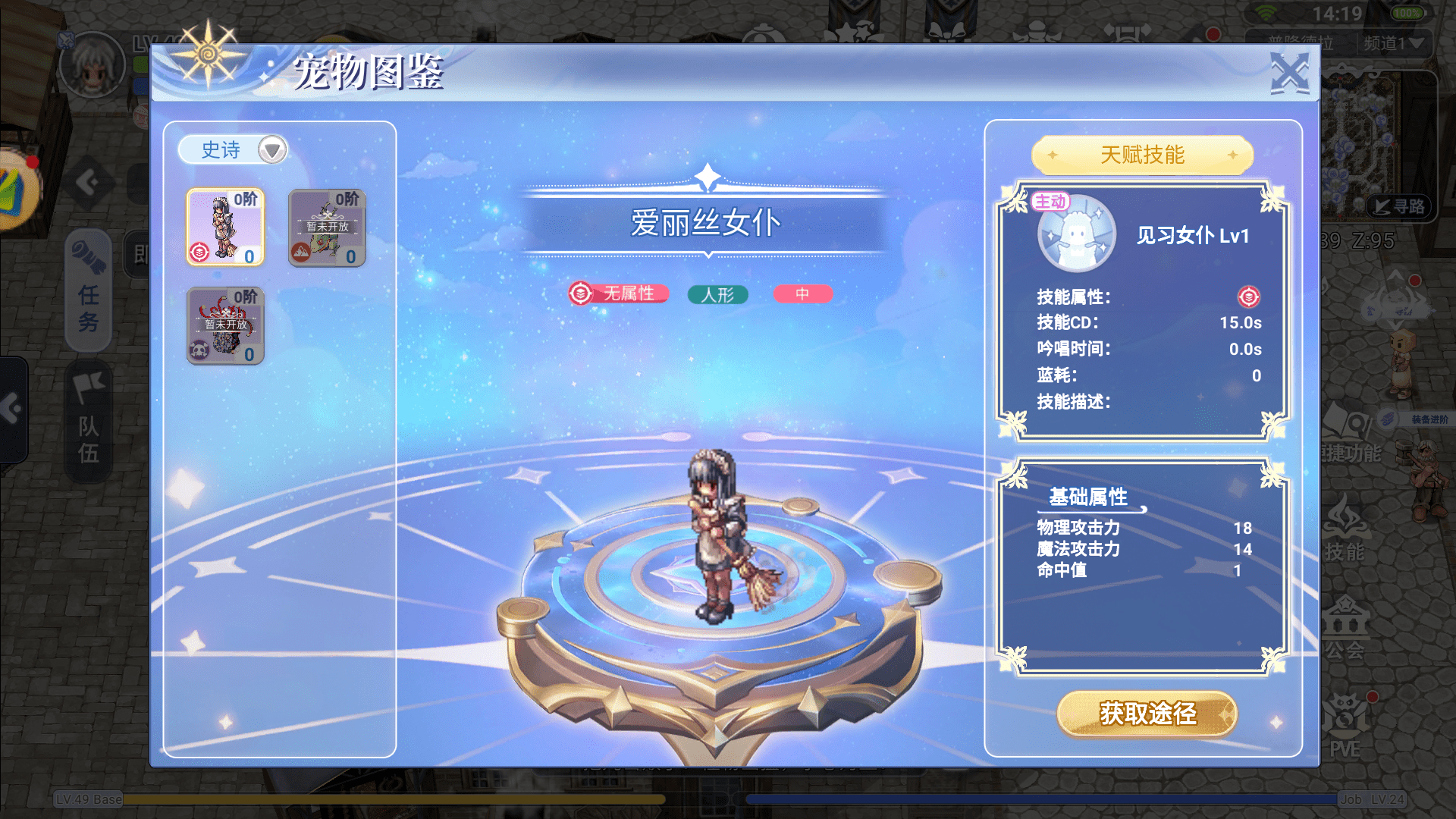
Task: Close the pet encyclopedia window
Action: (1290, 74)
